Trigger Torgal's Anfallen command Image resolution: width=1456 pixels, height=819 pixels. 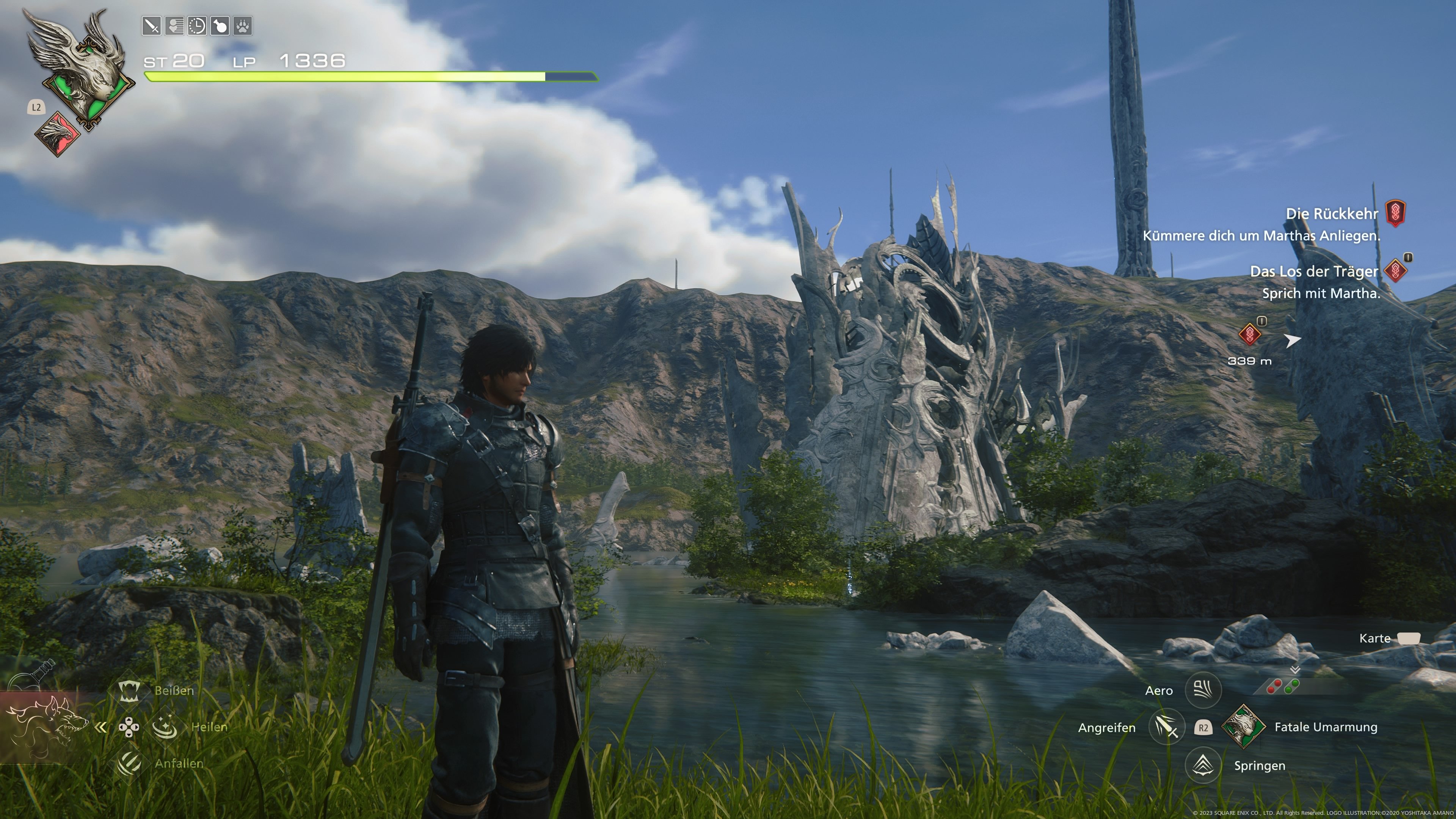click(129, 763)
